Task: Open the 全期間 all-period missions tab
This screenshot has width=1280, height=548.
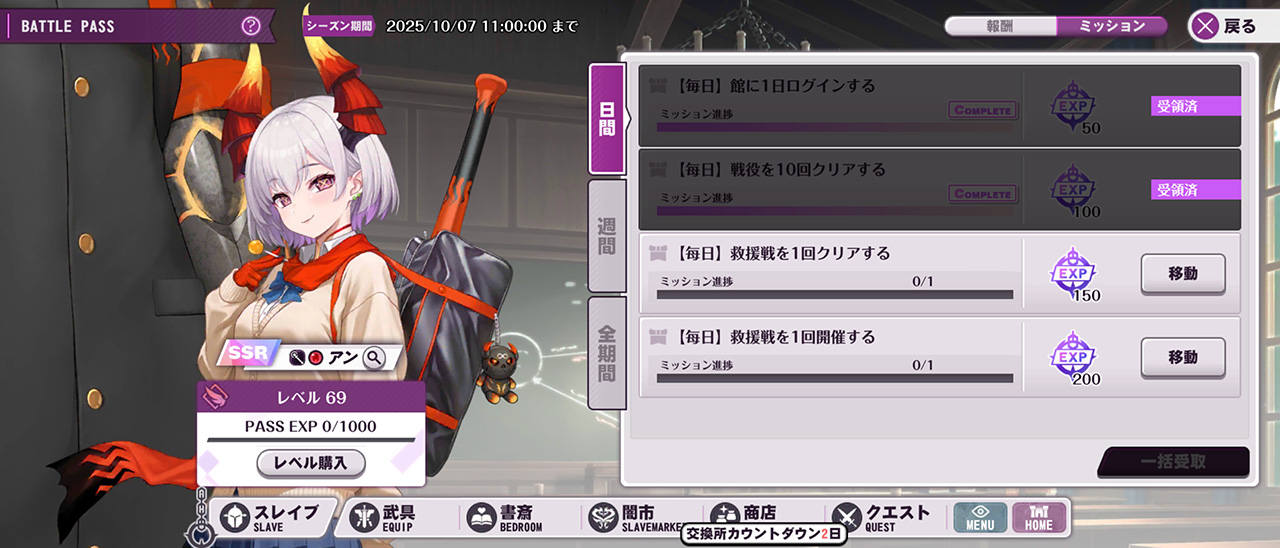Action: [607, 352]
